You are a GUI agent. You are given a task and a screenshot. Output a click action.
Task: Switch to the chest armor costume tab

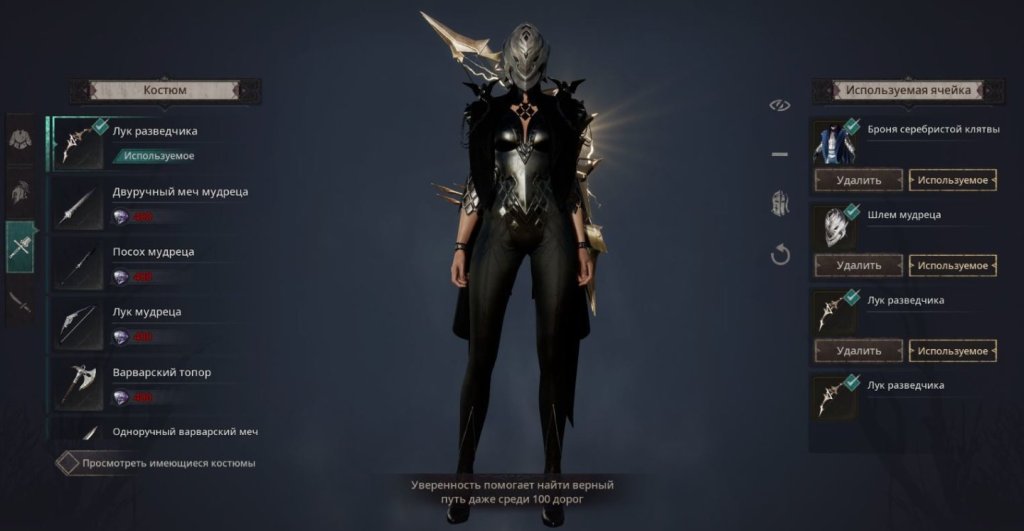pos(20,138)
